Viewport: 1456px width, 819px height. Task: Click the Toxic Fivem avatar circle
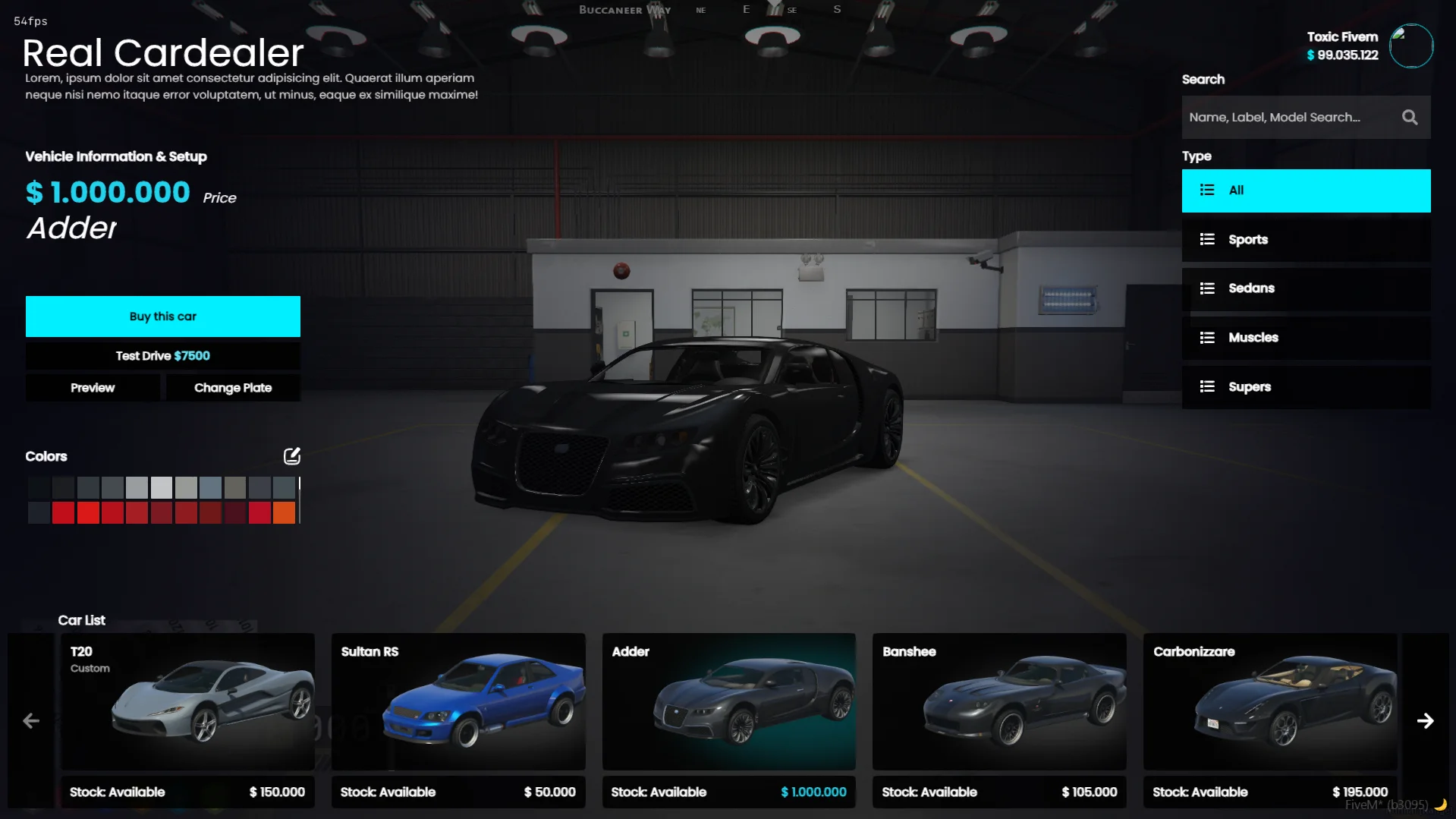[x=1411, y=46]
